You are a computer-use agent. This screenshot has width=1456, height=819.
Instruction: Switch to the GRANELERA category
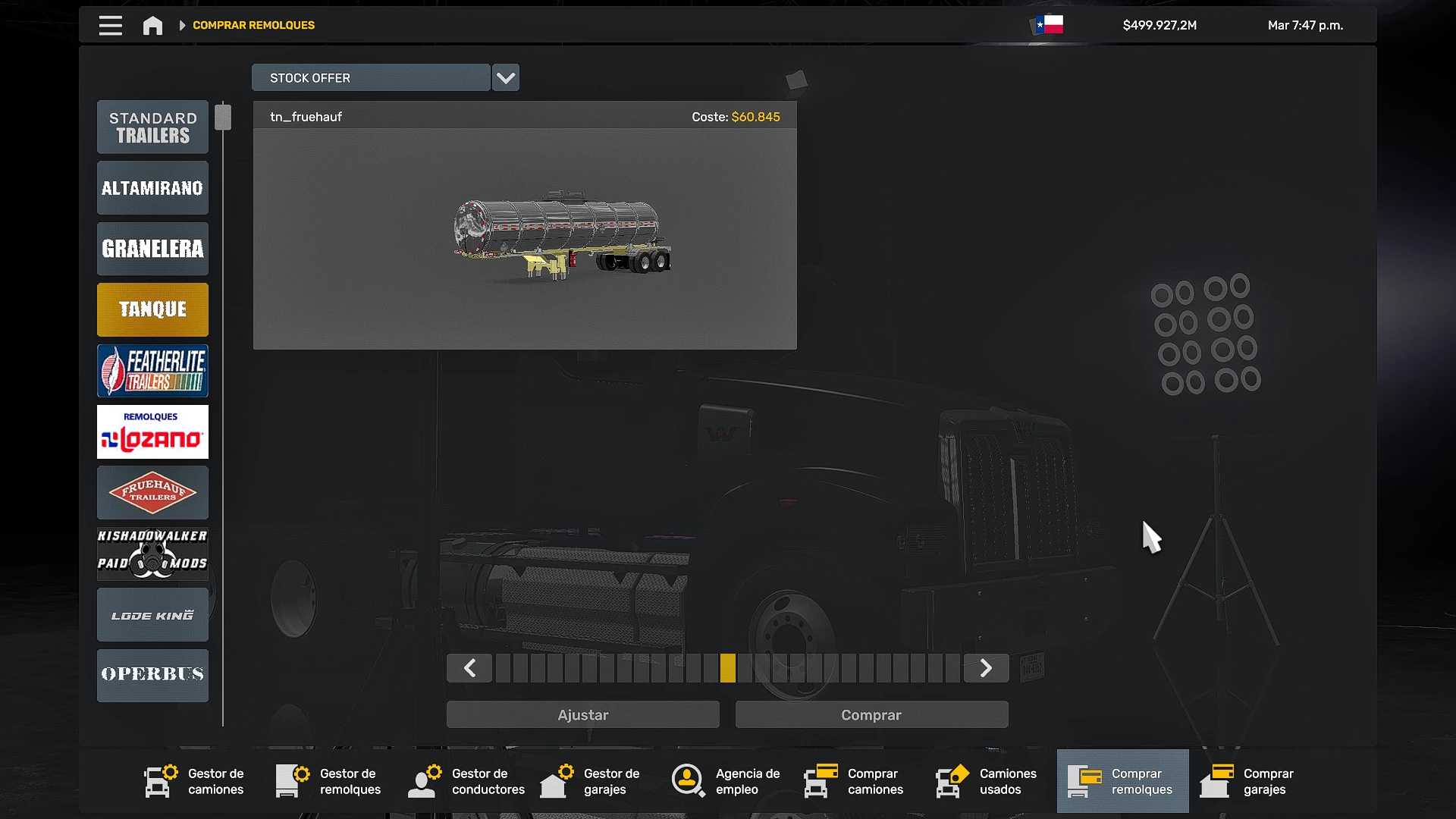point(152,249)
